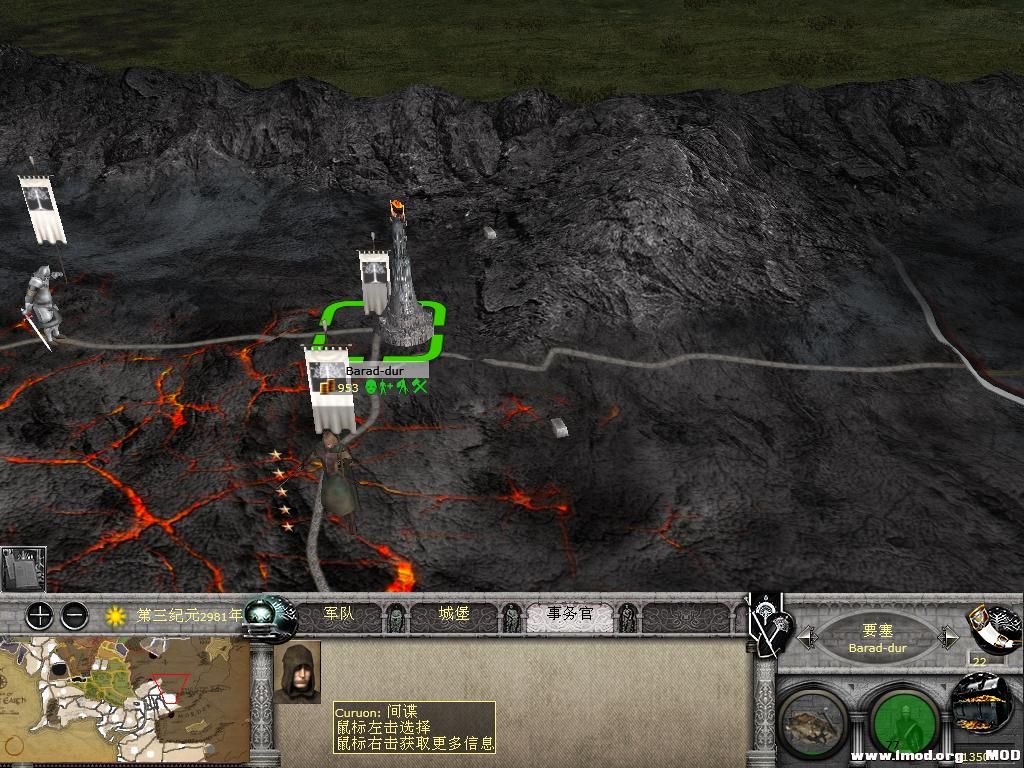Screen dimensions: 1024x768
Task: Zoom in the minimap with plus button
Action: click(x=39, y=615)
